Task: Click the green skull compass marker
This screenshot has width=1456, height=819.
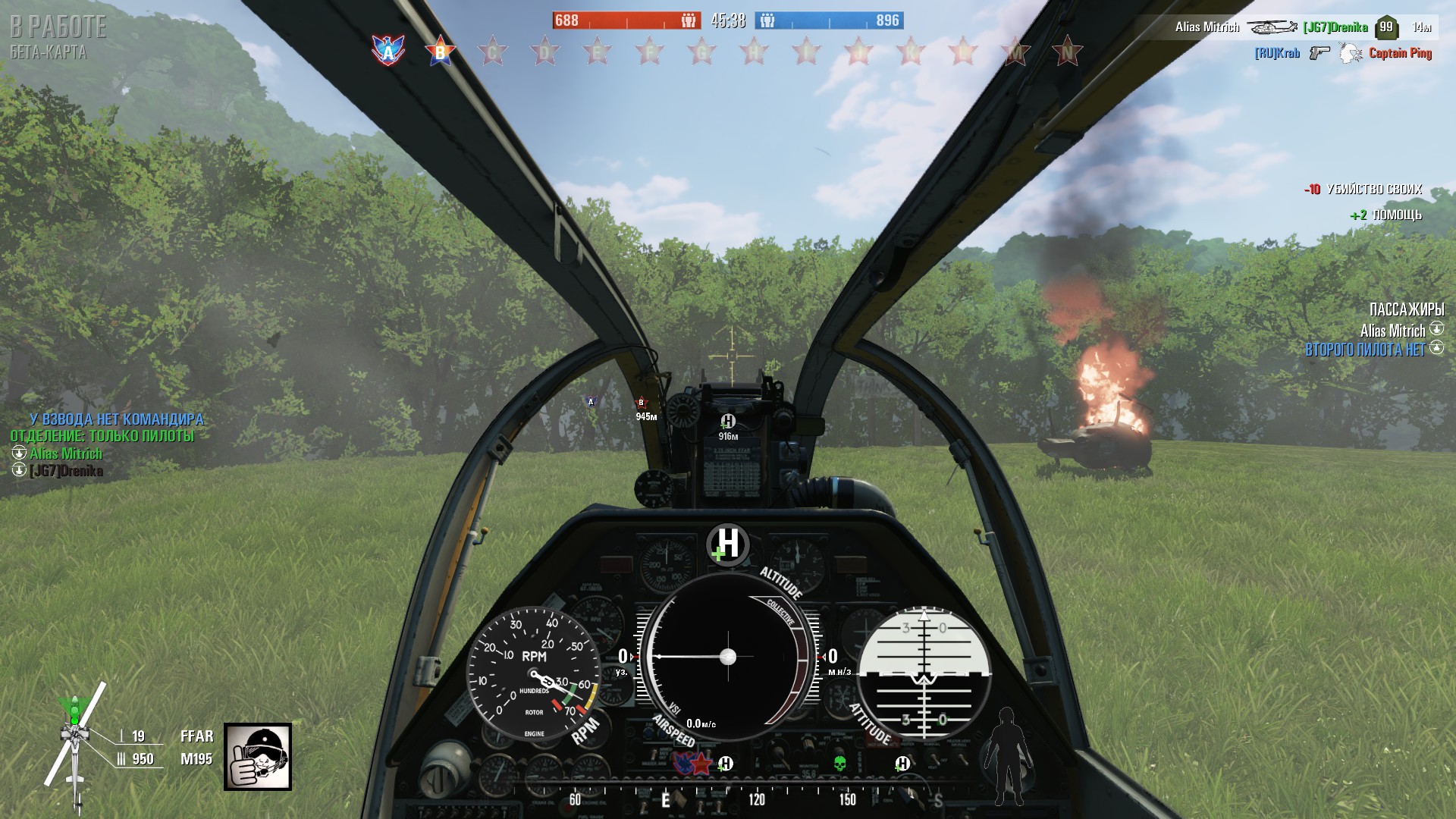Action: pyautogui.click(x=839, y=763)
